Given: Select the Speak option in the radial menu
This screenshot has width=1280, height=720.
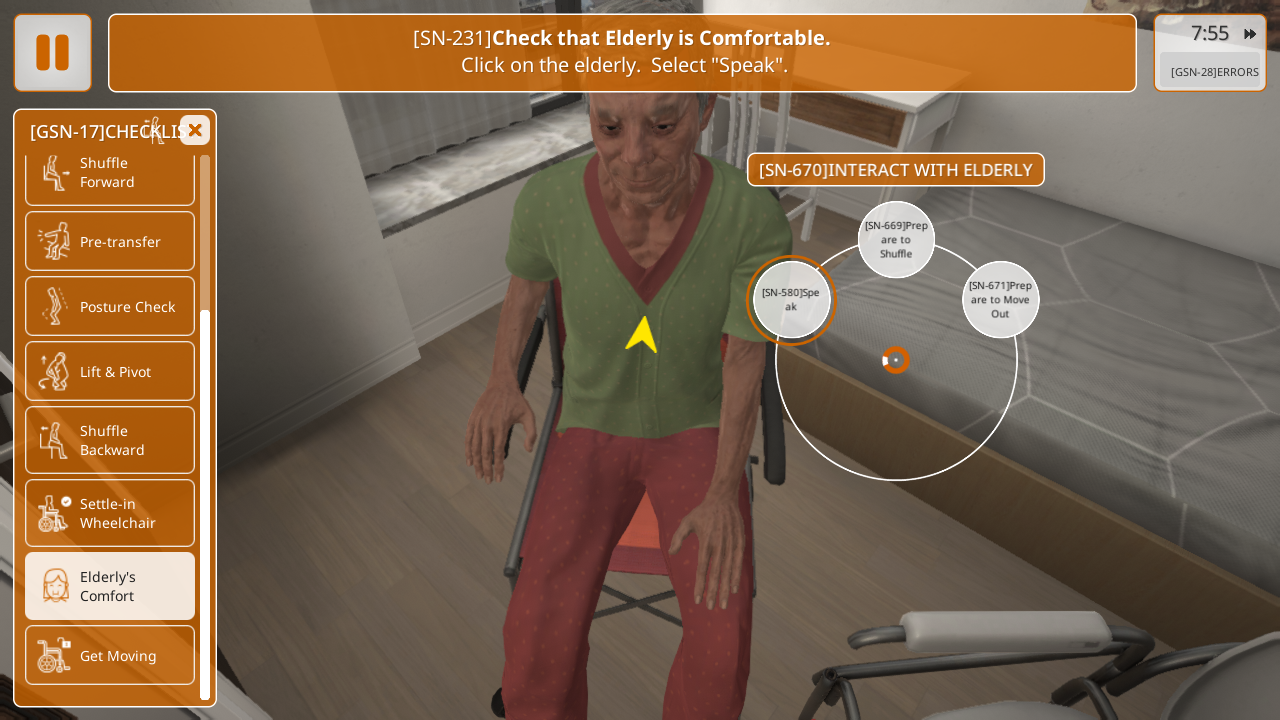Looking at the screenshot, I should pyautogui.click(x=791, y=300).
